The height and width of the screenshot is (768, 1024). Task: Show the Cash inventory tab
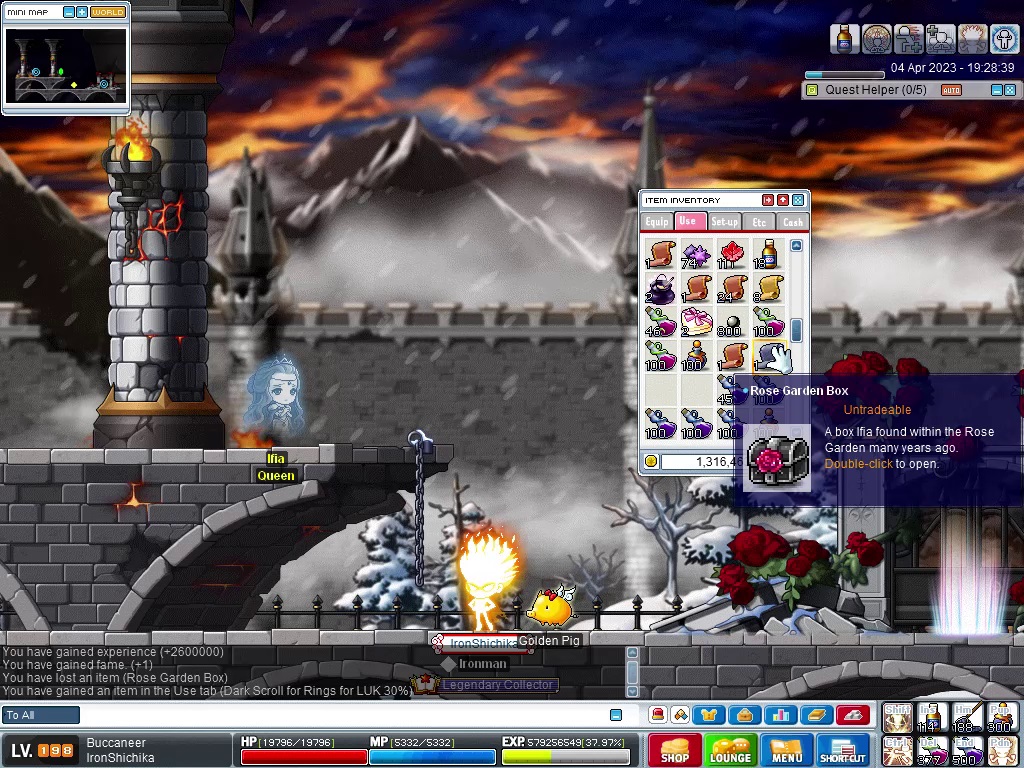(x=793, y=222)
